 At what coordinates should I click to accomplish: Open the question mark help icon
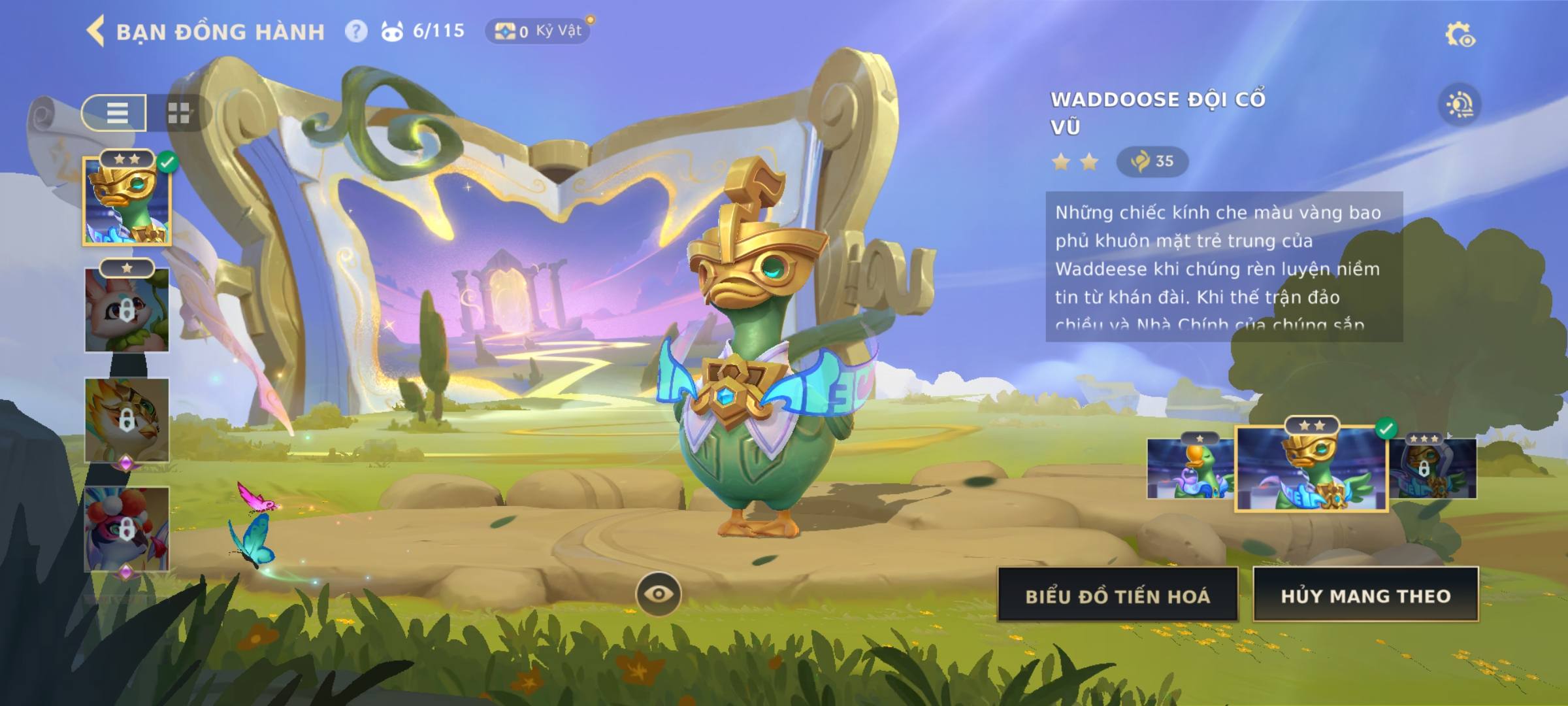coord(356,31)
